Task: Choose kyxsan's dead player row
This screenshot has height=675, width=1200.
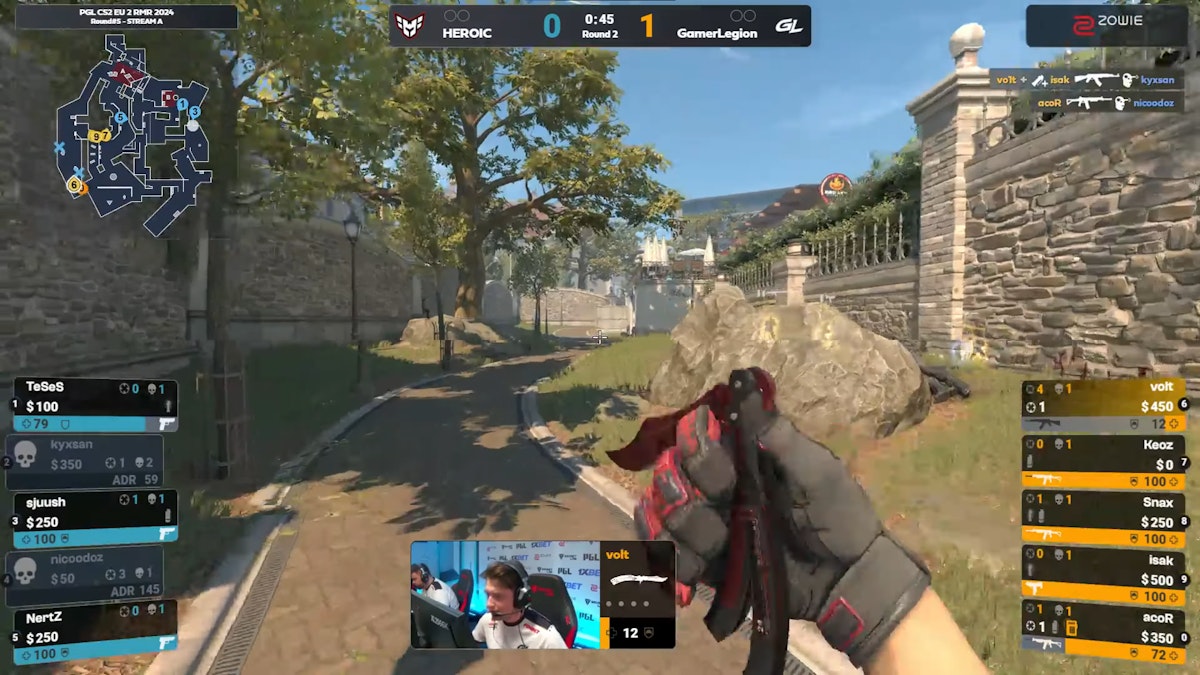Action: coord(85,462)
